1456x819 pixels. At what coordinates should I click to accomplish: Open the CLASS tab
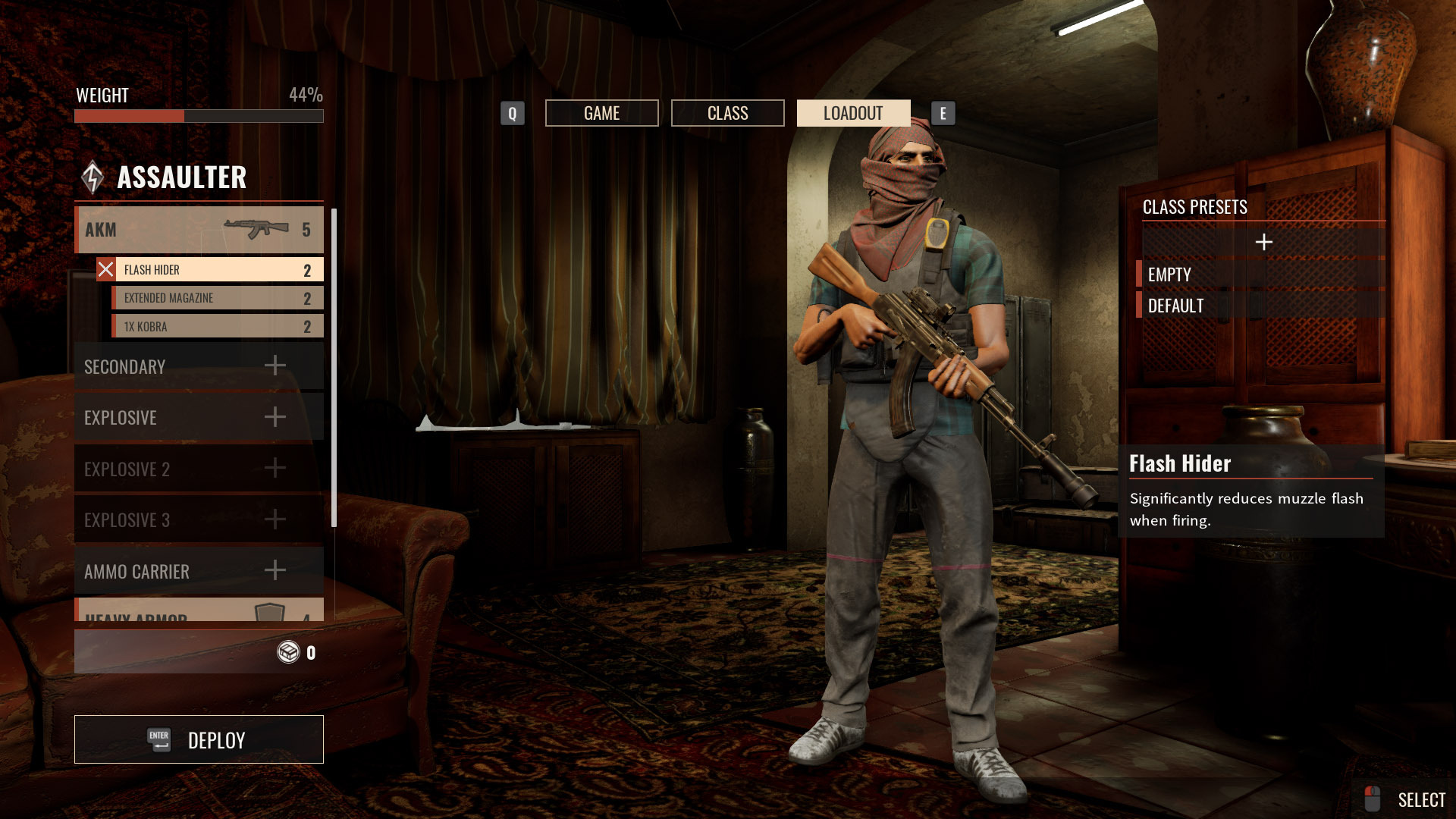727,113
